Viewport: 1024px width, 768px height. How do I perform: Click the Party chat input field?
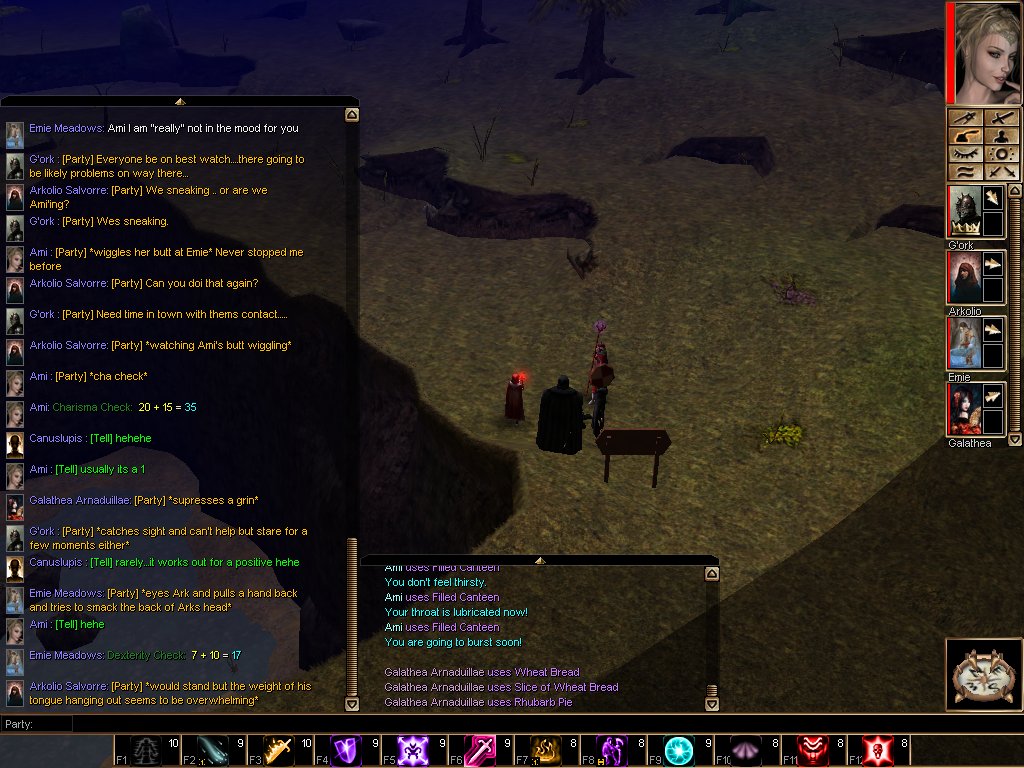pos(200,724)
